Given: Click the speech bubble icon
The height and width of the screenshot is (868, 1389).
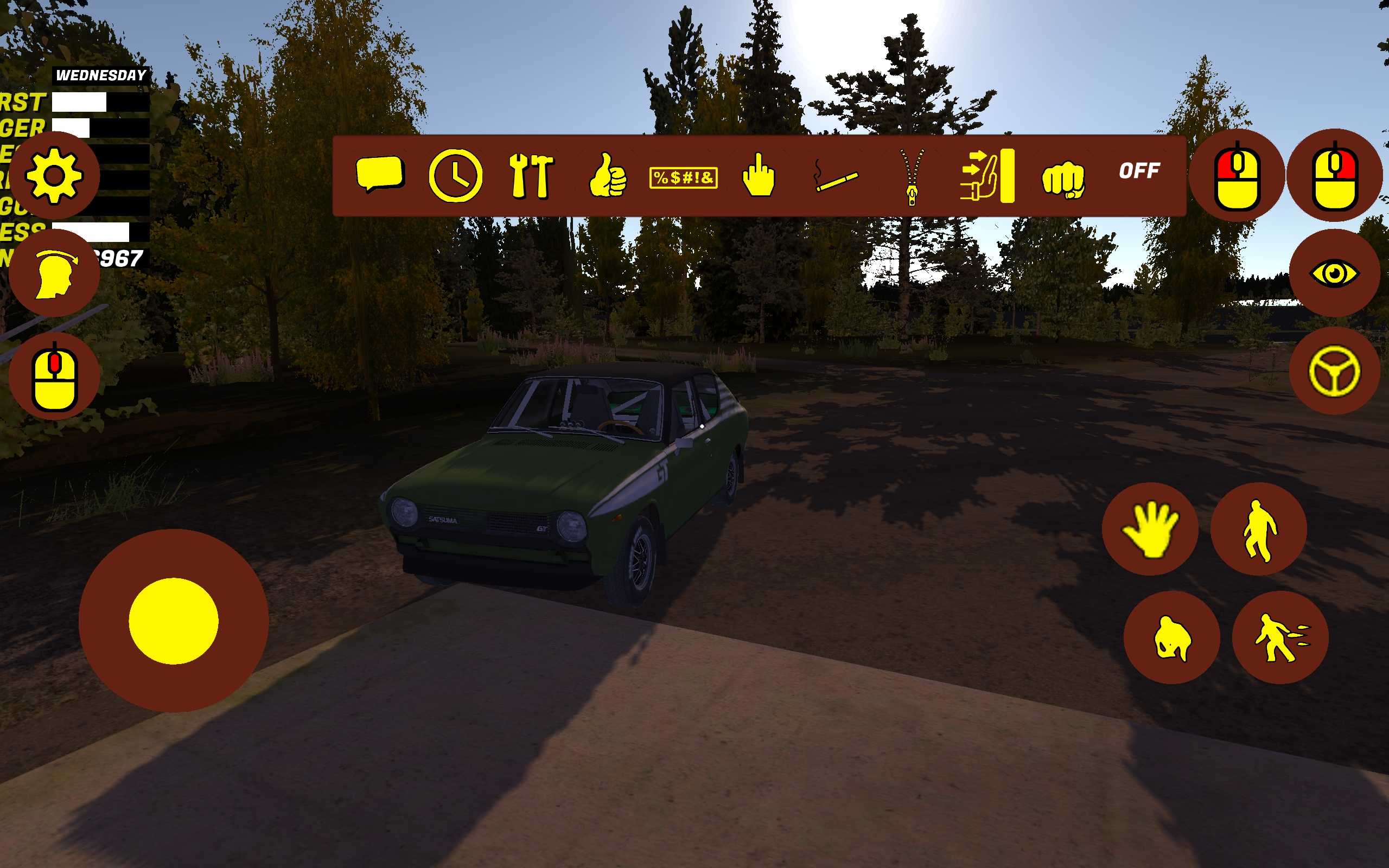Looking at the screenshot, I should click(380, 174).
